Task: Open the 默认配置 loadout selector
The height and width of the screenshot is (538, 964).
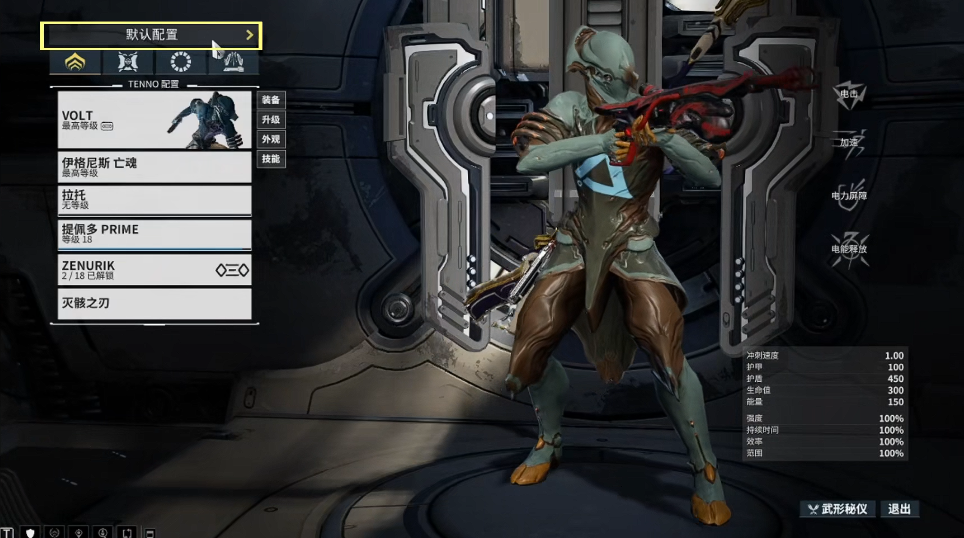Action: pos(151,35)
